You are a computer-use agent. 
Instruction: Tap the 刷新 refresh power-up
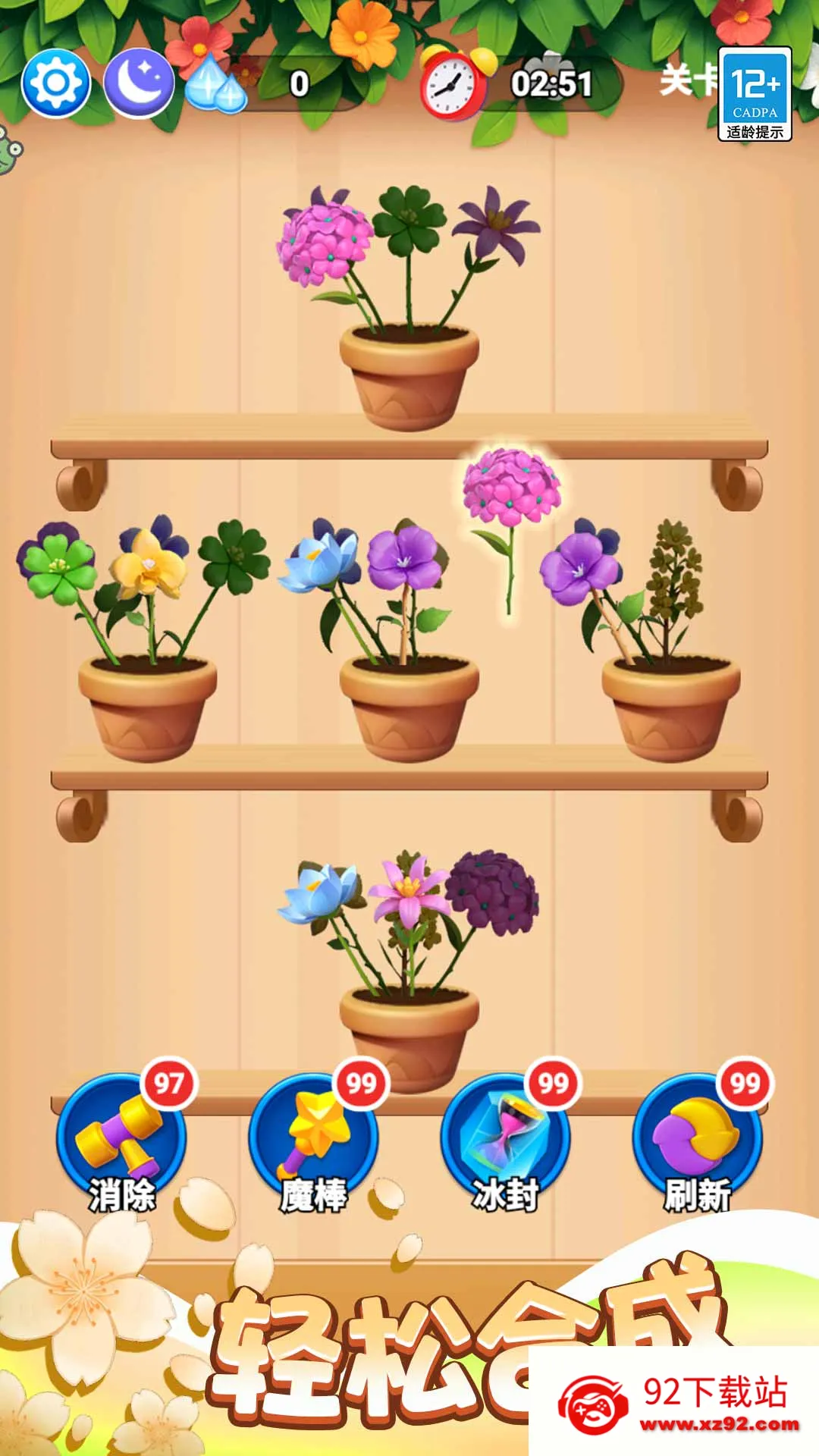click(697, 1139)
